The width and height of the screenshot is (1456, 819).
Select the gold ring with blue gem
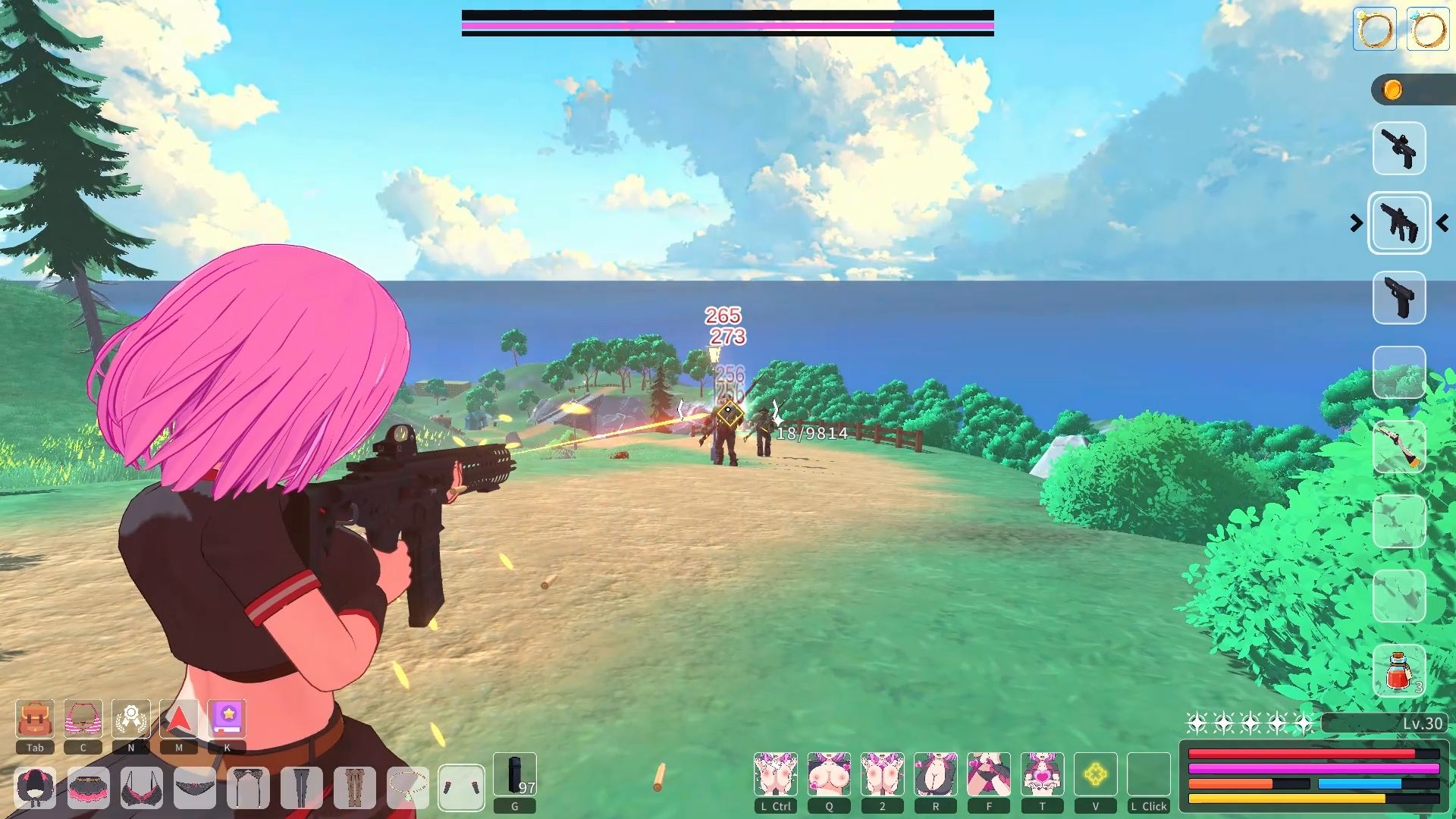(x=1427, y=30)
